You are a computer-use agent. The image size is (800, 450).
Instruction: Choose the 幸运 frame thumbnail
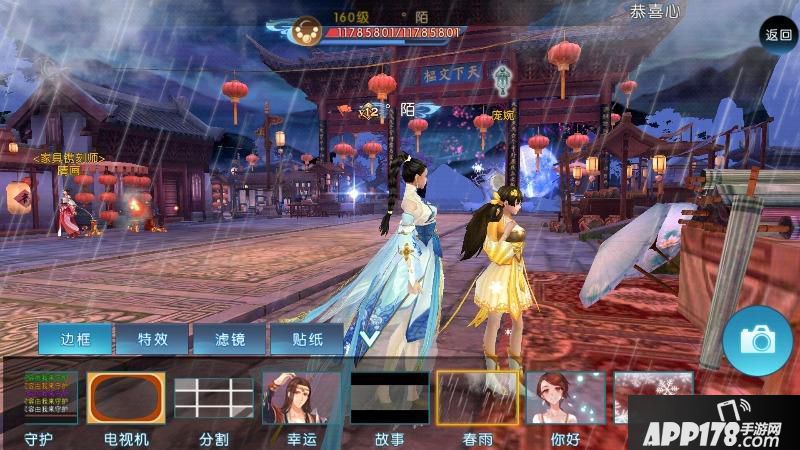[301, 398]
